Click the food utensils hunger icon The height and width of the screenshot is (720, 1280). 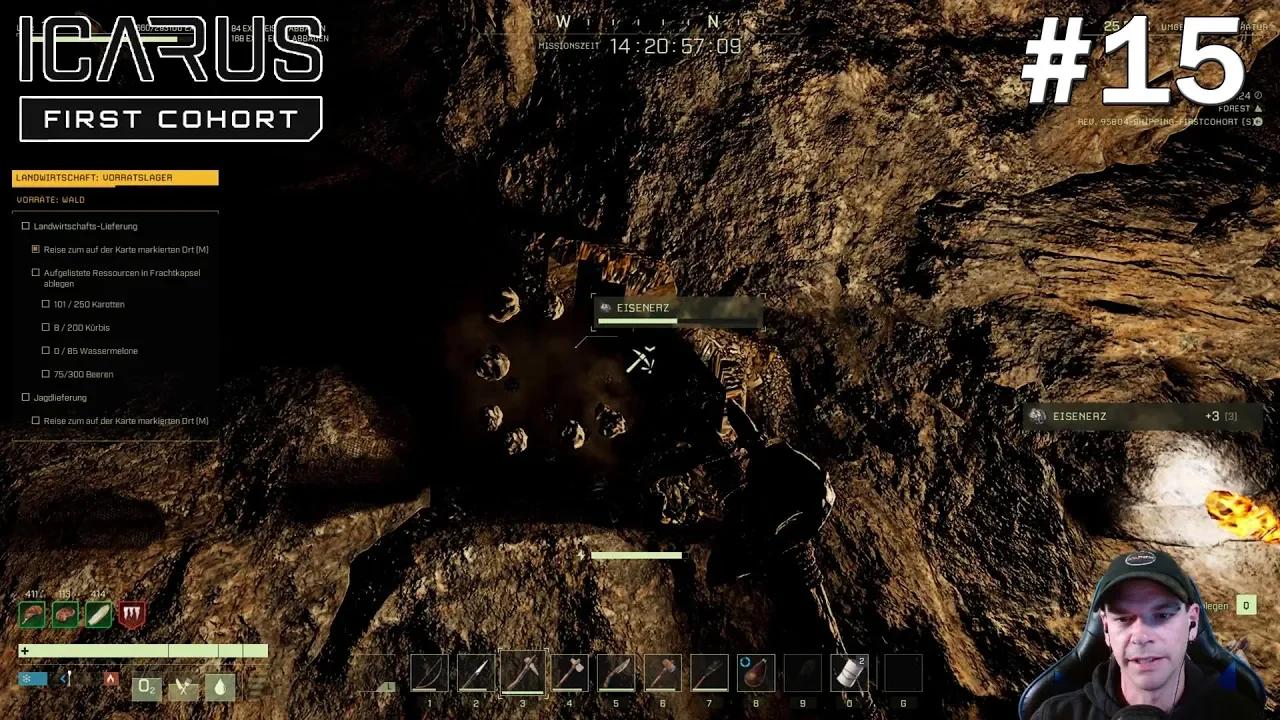181,687
